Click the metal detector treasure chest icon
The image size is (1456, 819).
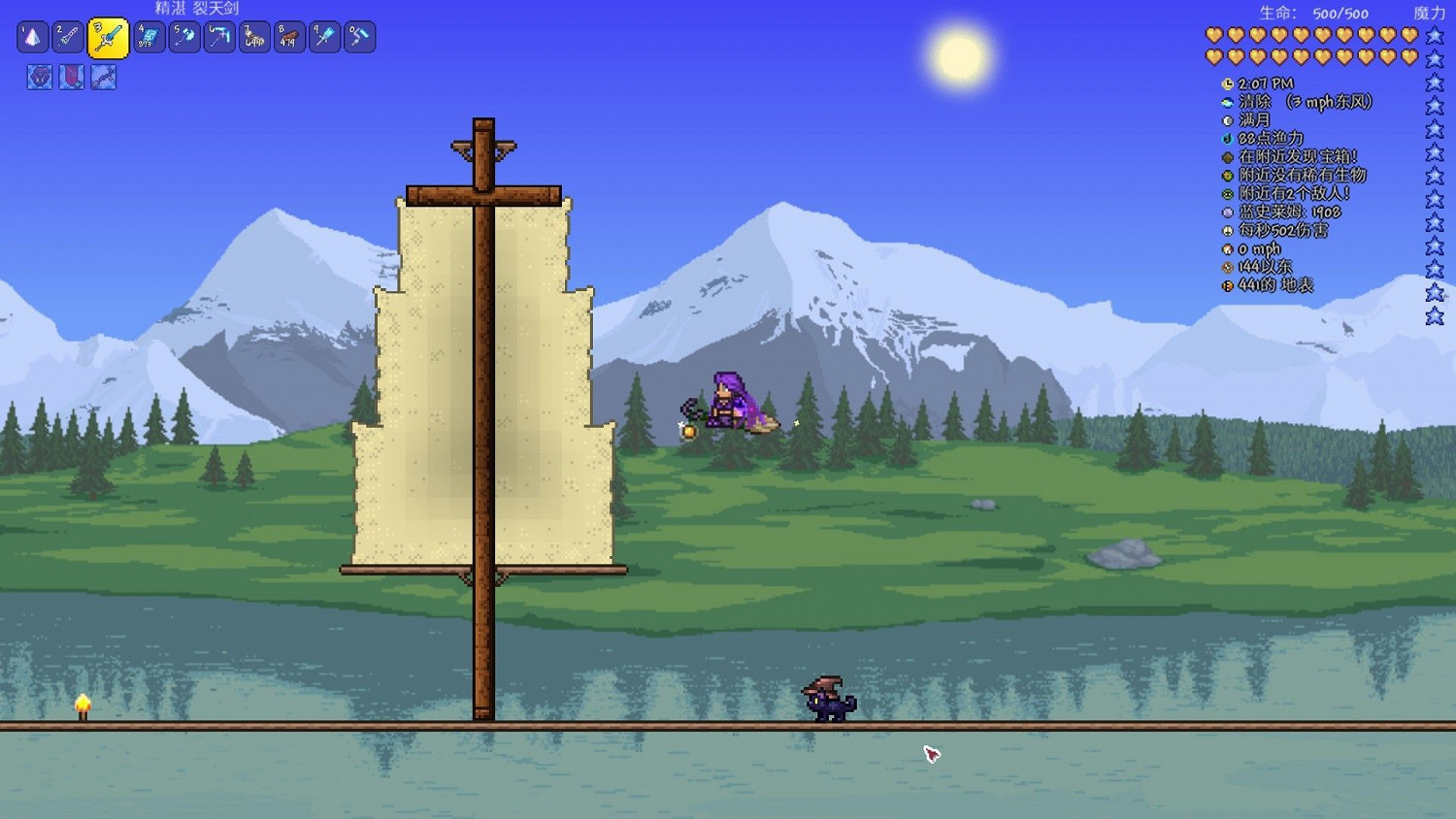[1227, 157]
